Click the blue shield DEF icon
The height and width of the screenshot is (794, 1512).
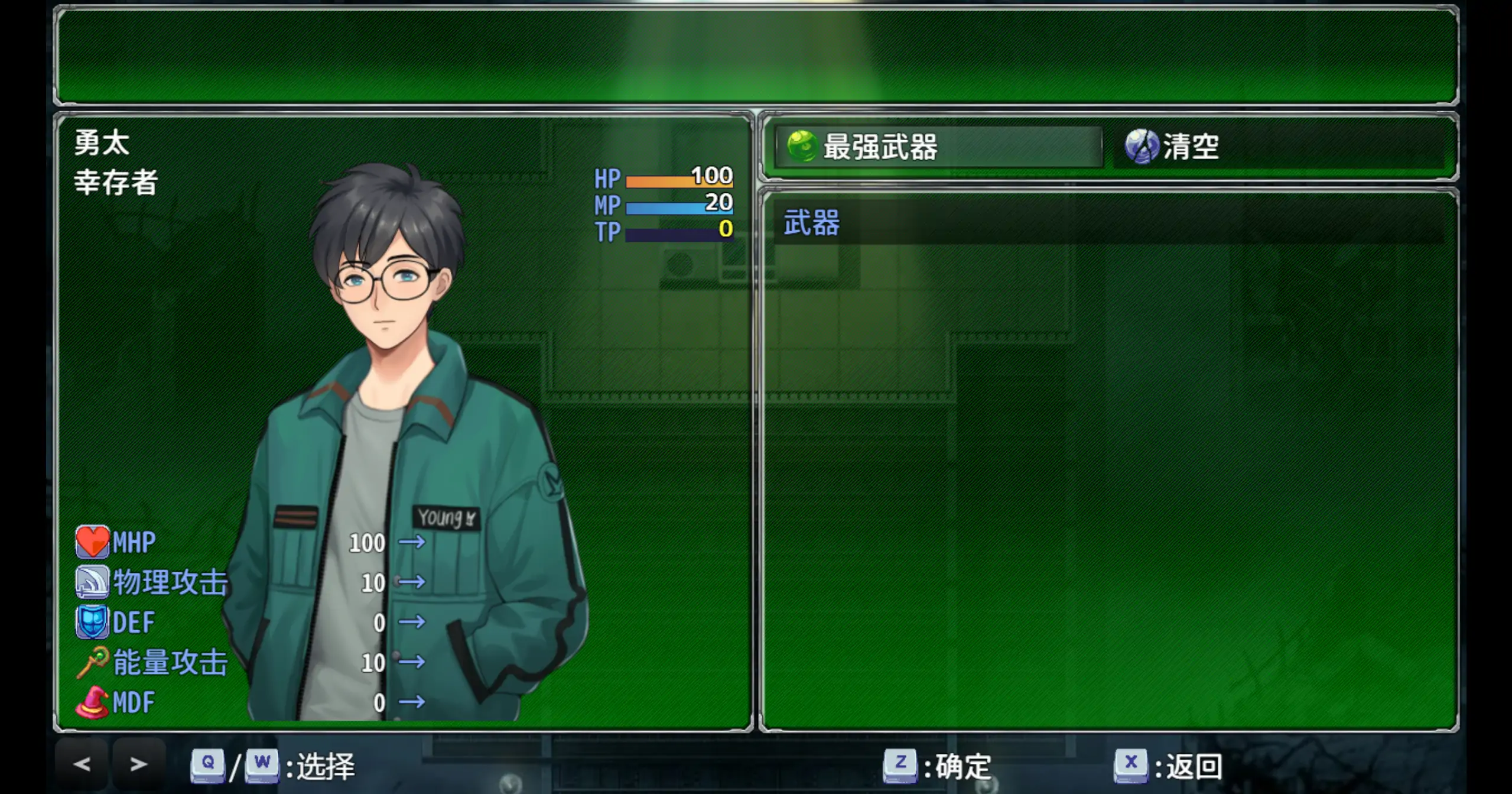pyautogui.click(x=92, y=622)
